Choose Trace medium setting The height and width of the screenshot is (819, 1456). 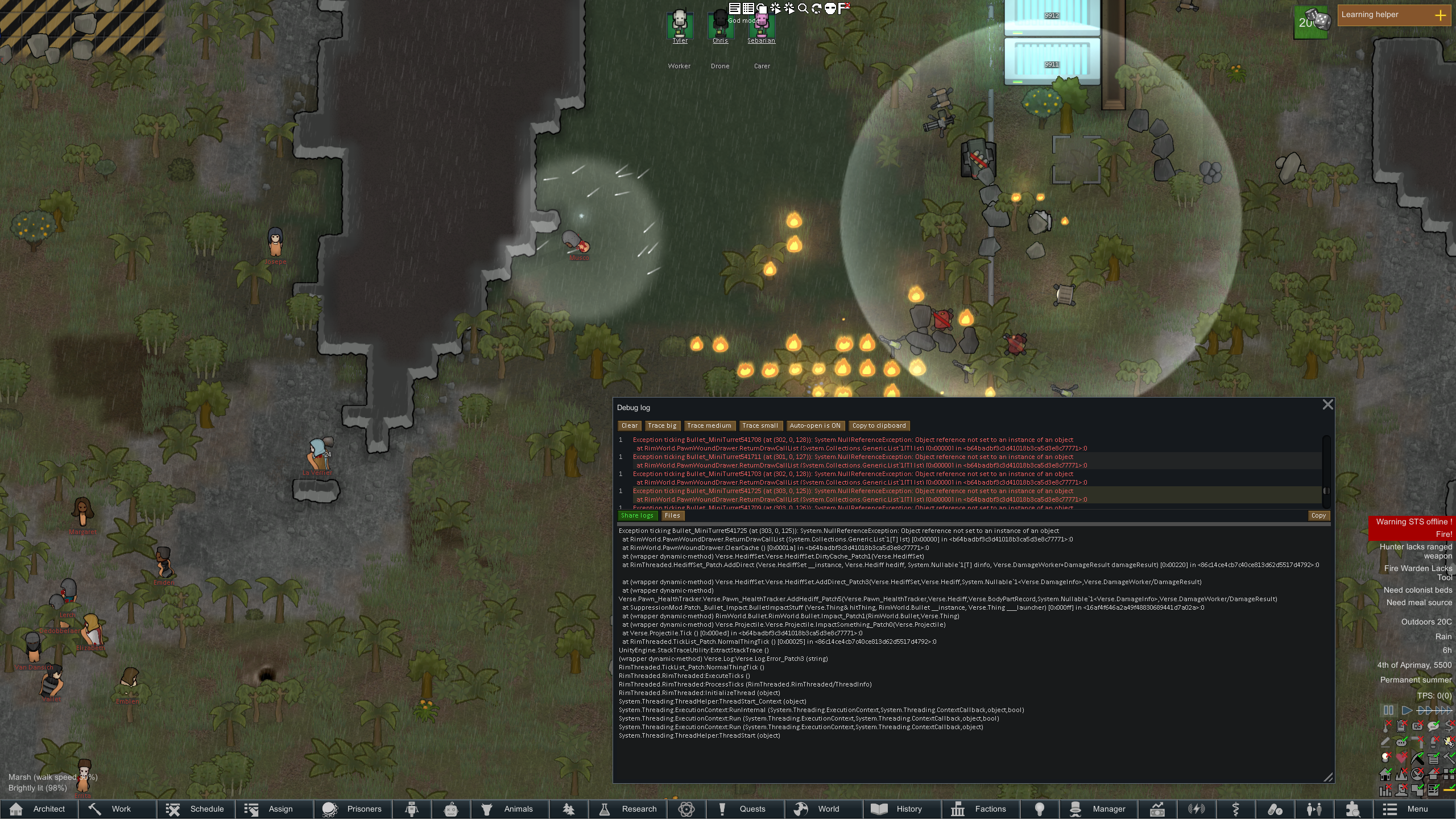(709, 425)
